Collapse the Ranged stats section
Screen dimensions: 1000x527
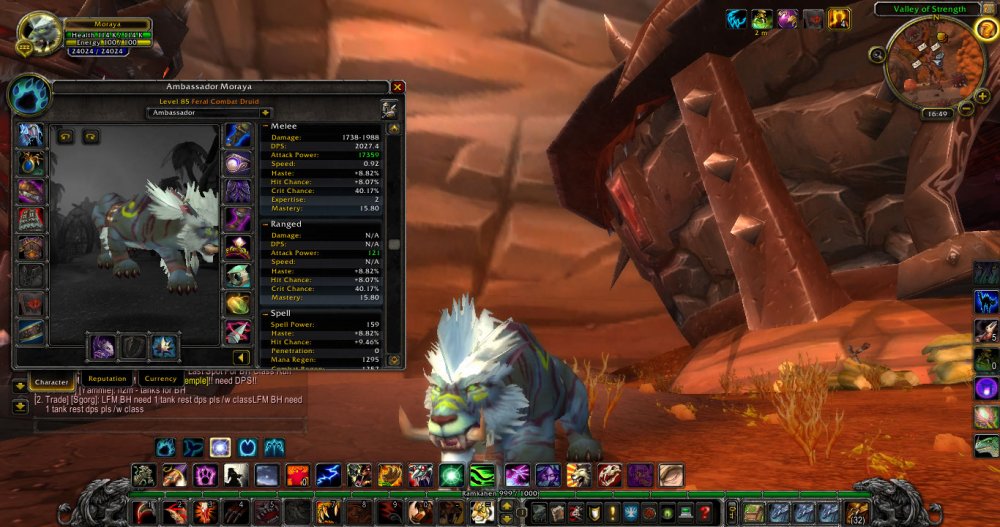(x=265, y=225)
